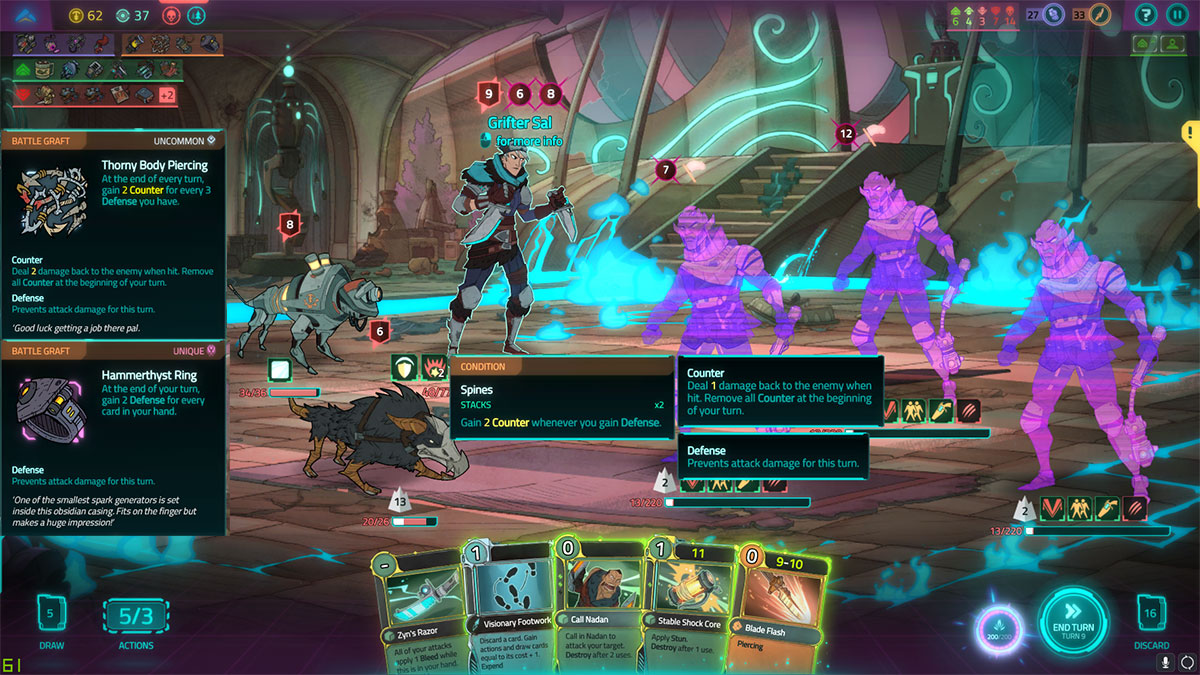This screenshot has width=1200, height=675.
Task: Show the shills currency coin icon
Action: [78, 15]
